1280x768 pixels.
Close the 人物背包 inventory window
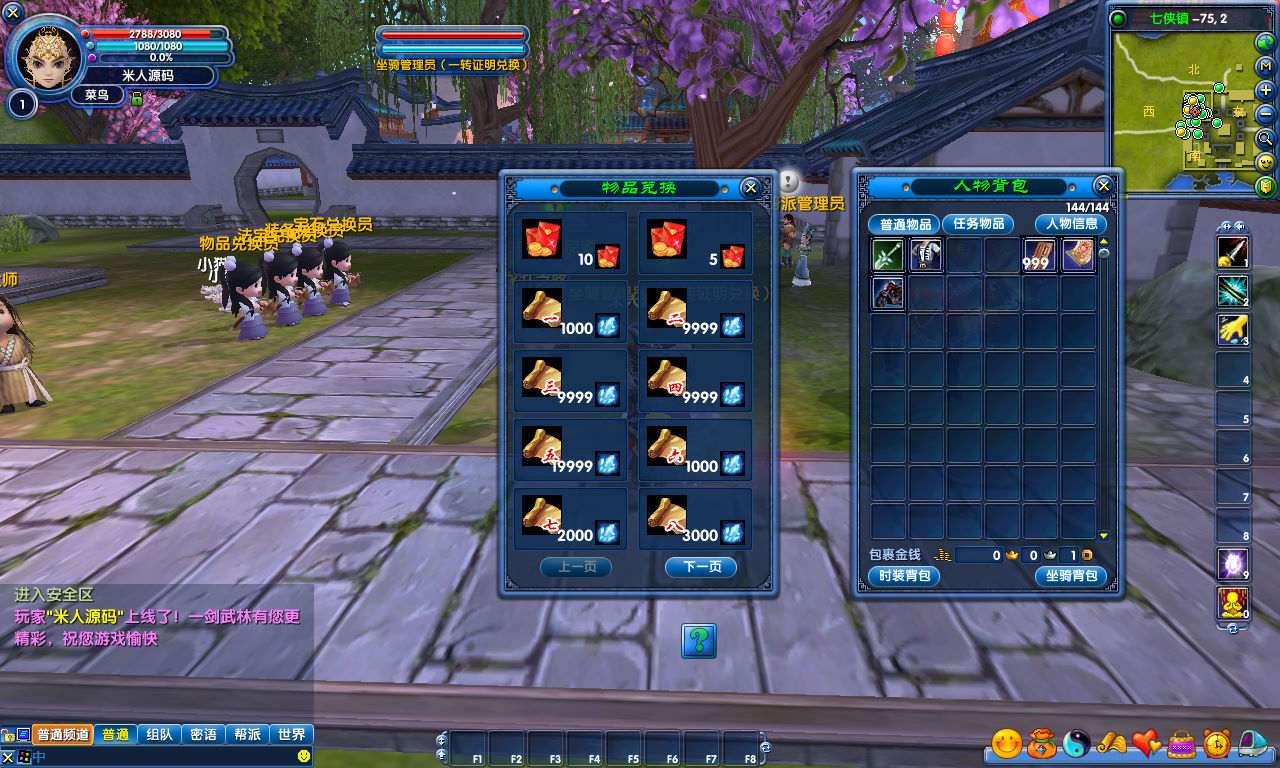tap(1103, 186)
